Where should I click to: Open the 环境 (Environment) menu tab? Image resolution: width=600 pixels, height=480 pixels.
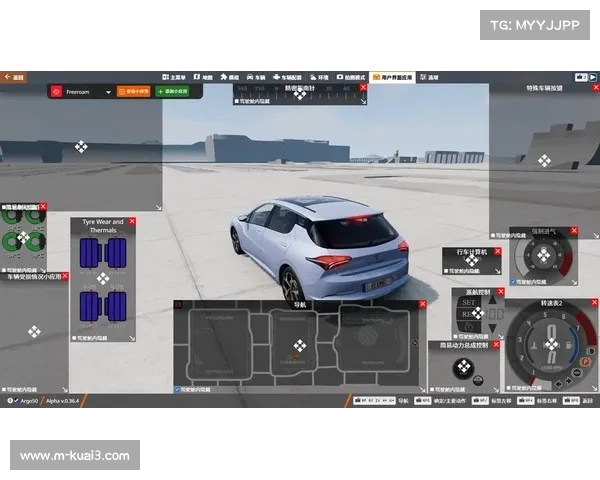[x=319, y=76]
